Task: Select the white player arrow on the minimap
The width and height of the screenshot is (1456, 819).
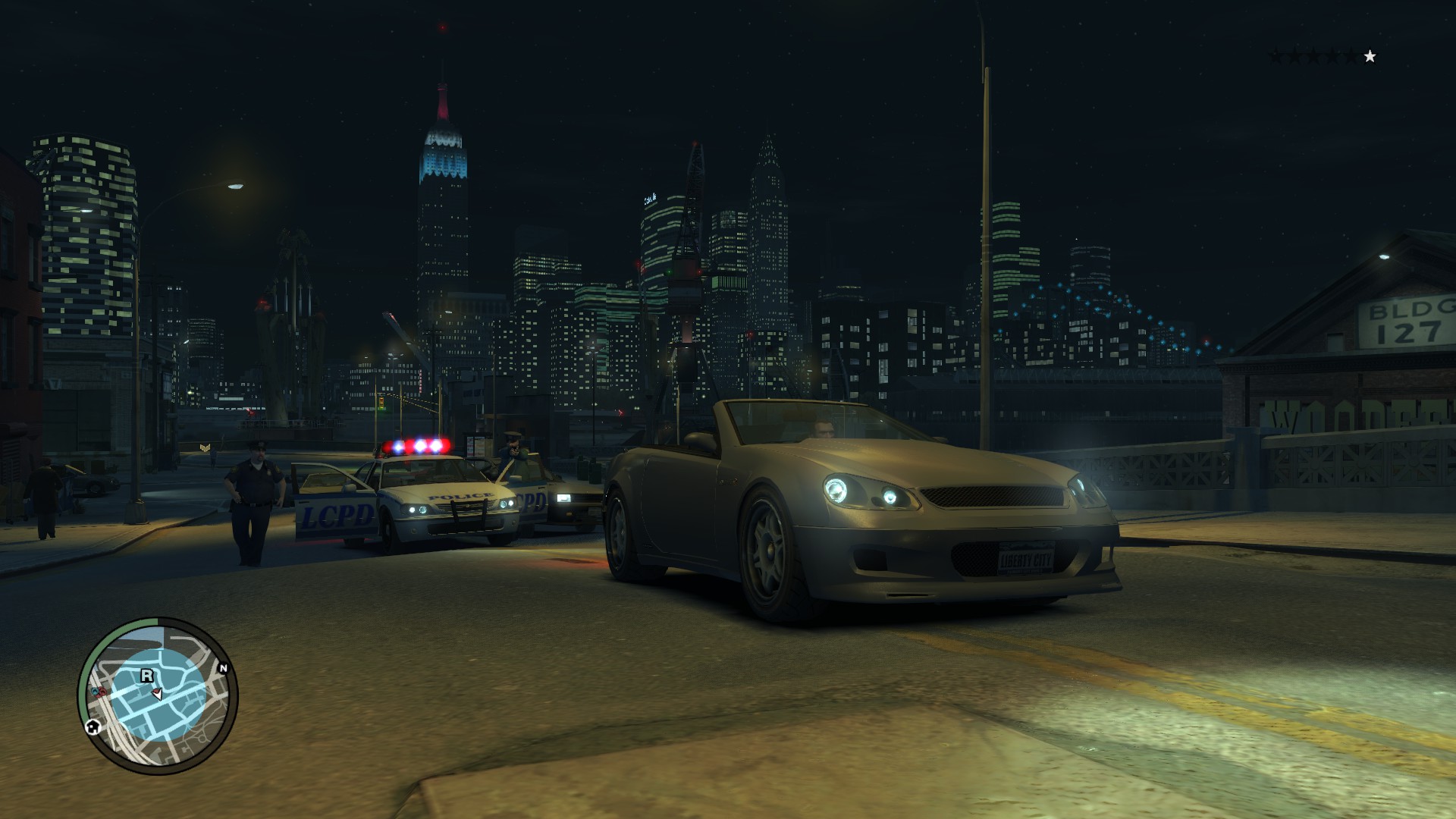Action: 158,693
